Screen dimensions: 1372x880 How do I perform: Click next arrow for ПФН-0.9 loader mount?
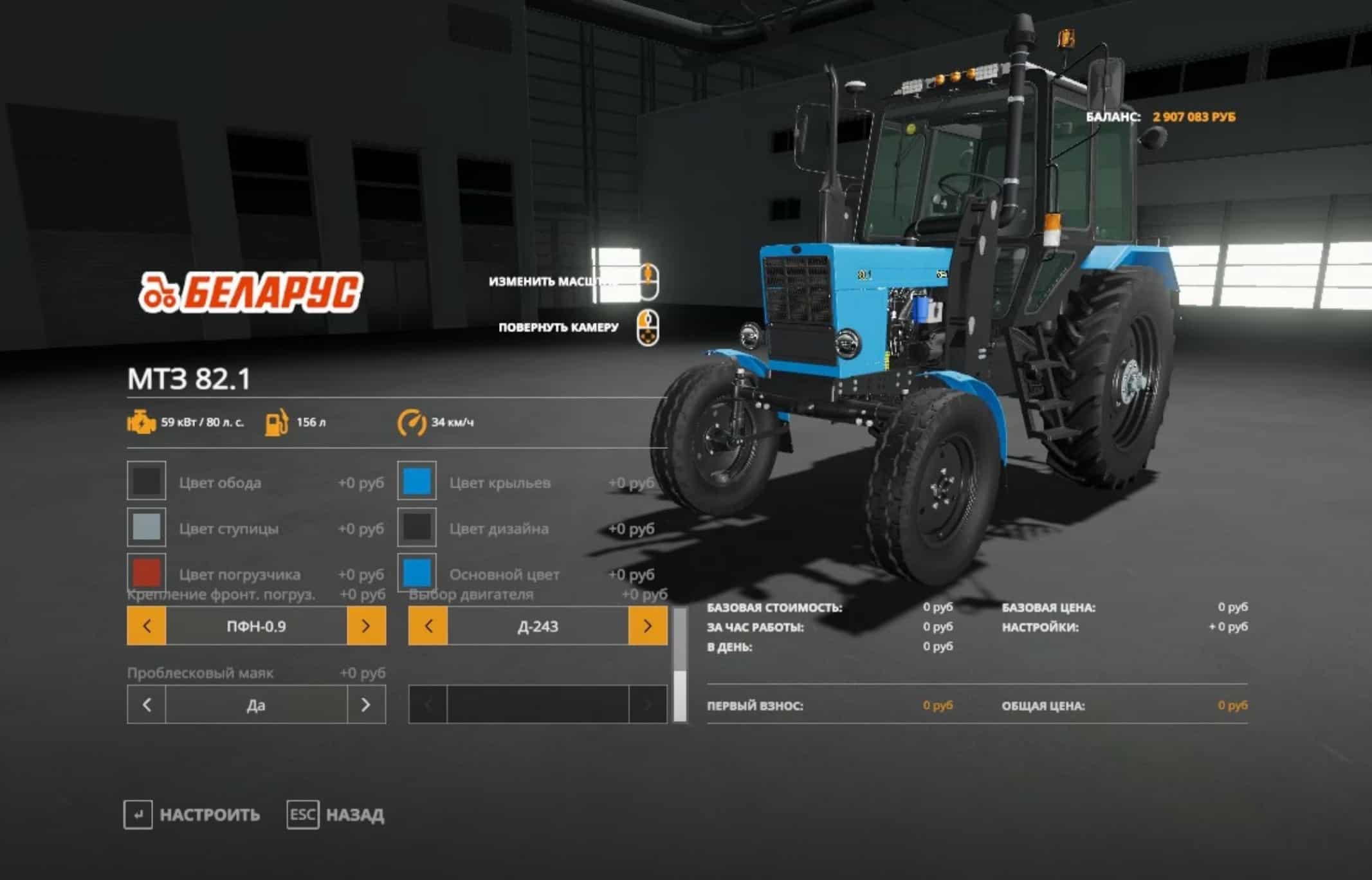[366, 625]
